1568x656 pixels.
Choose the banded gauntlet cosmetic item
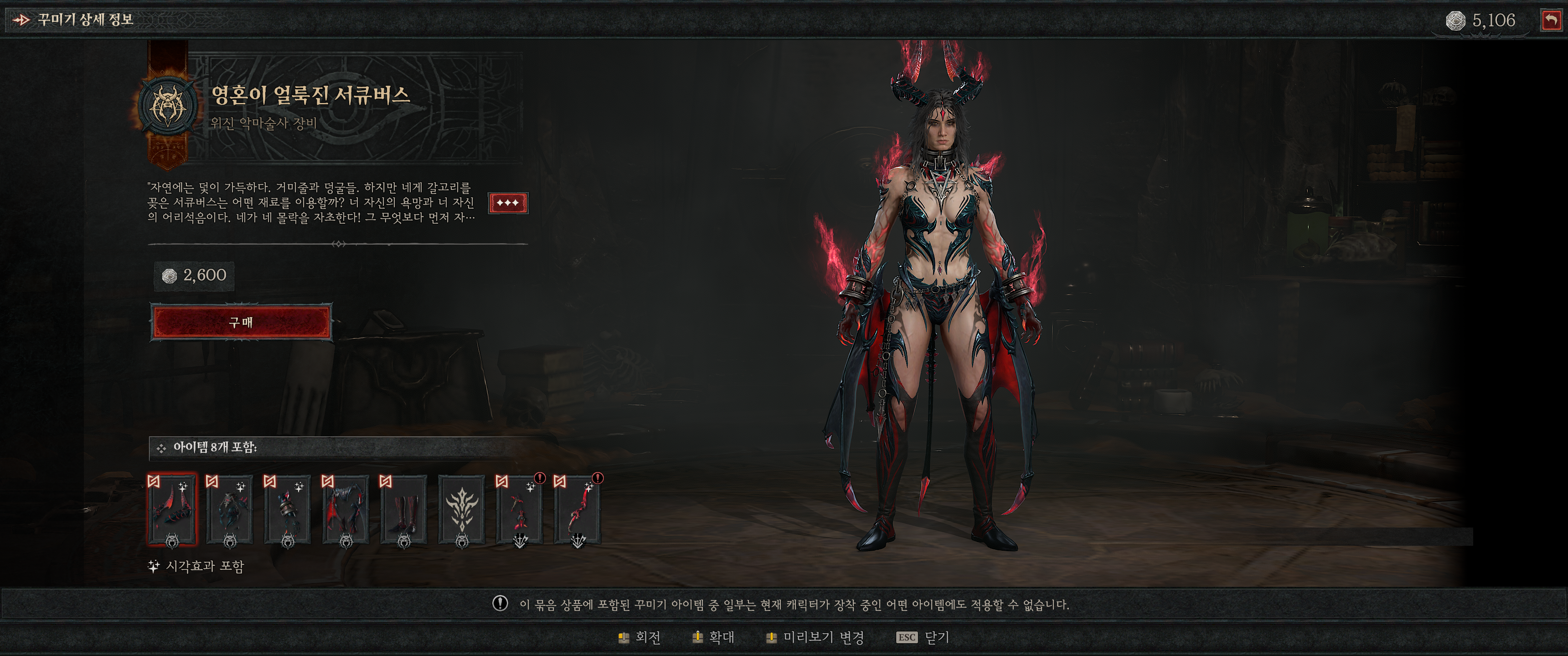click(287, 509)
